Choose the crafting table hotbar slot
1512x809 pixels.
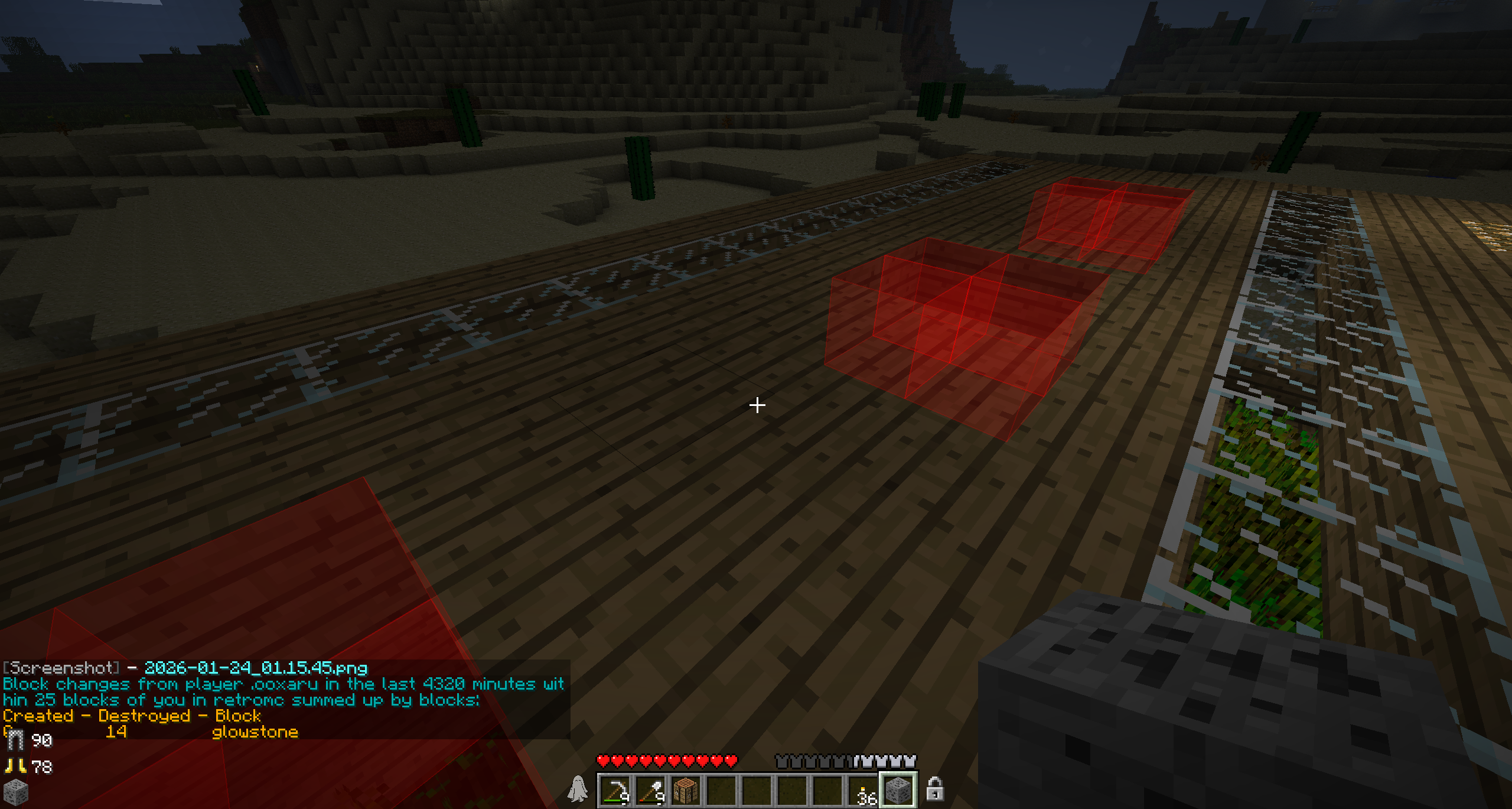pyautogui.click(x=686, y=791)
